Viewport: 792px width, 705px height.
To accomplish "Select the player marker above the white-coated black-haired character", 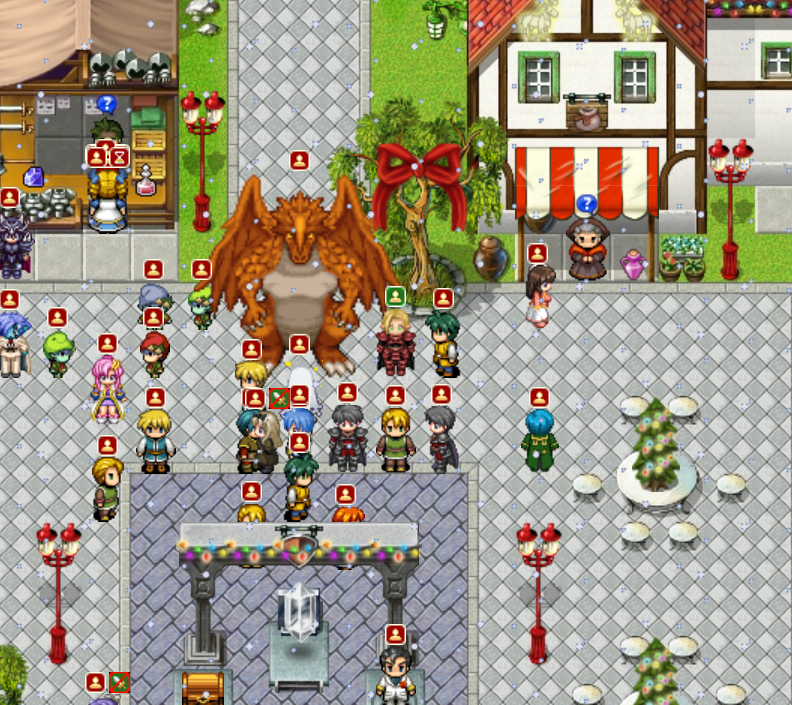I will (x=395, y=634).
